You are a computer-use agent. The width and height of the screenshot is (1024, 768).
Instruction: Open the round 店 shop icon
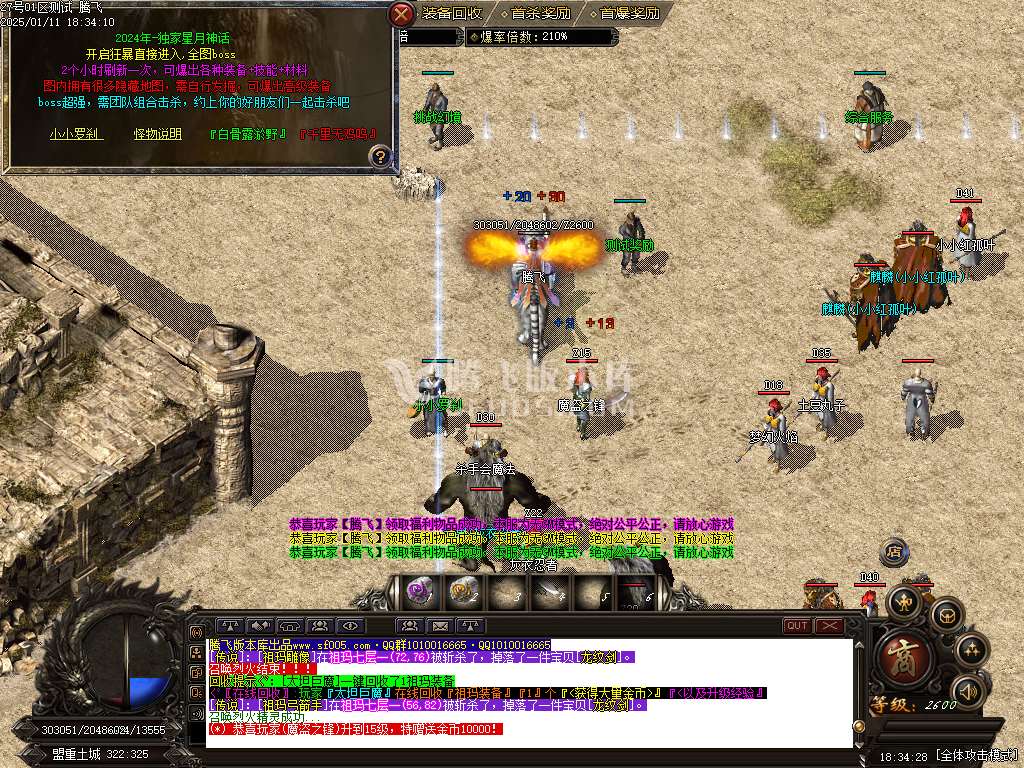893,552
